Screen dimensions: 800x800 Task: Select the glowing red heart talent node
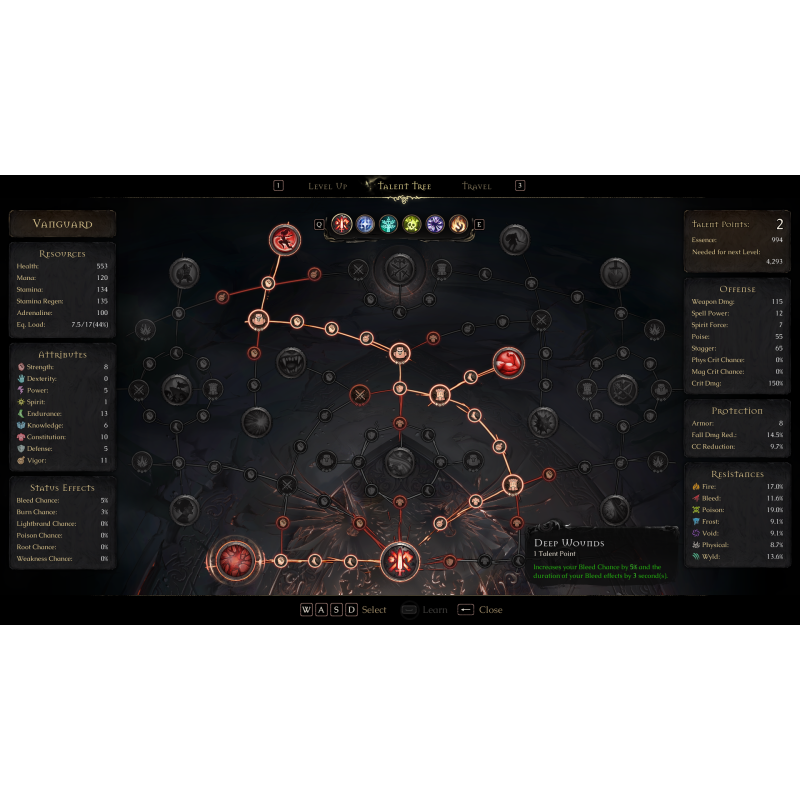coord(238,560)
